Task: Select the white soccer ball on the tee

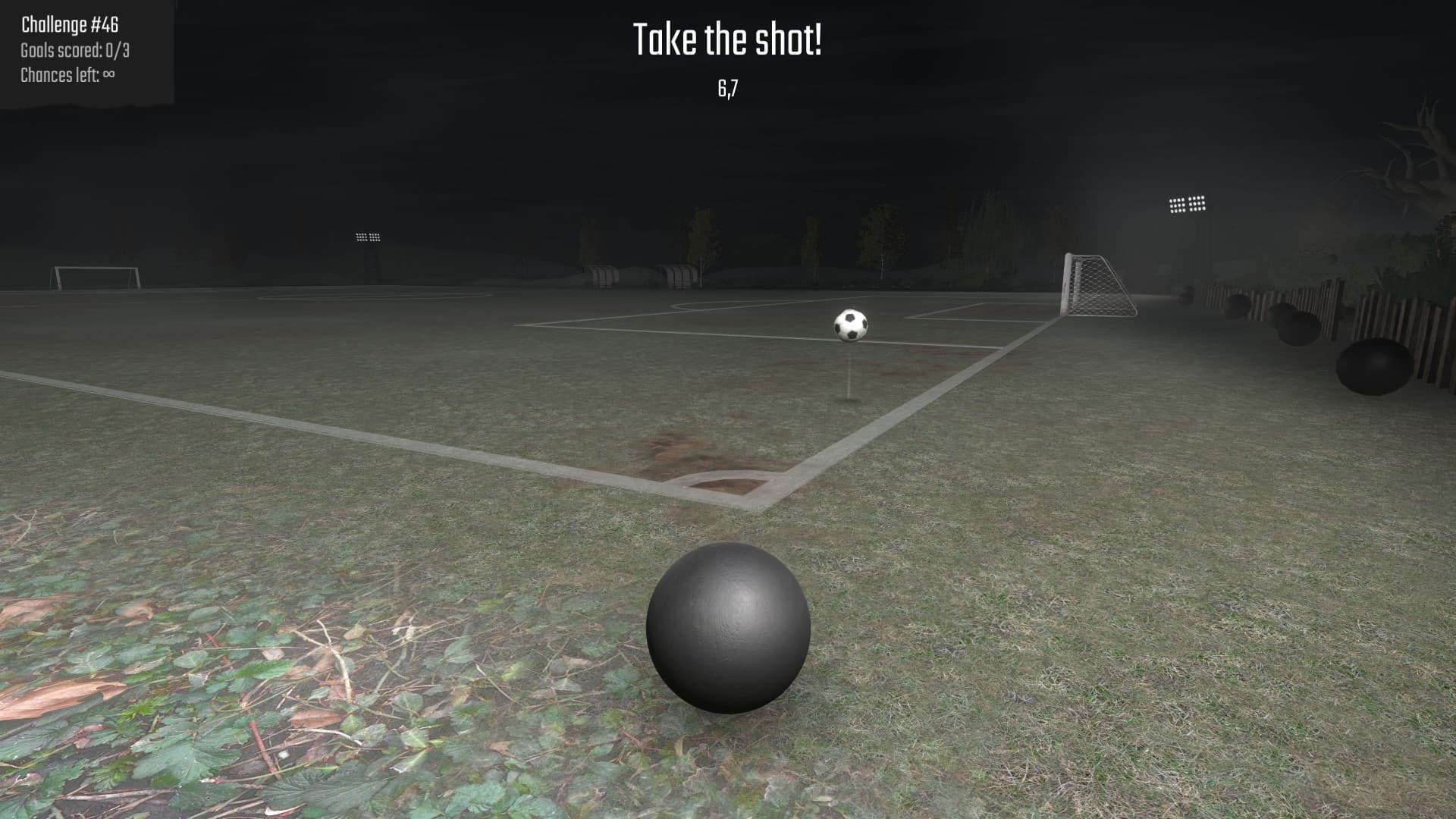Action: (x=849, y=326)
